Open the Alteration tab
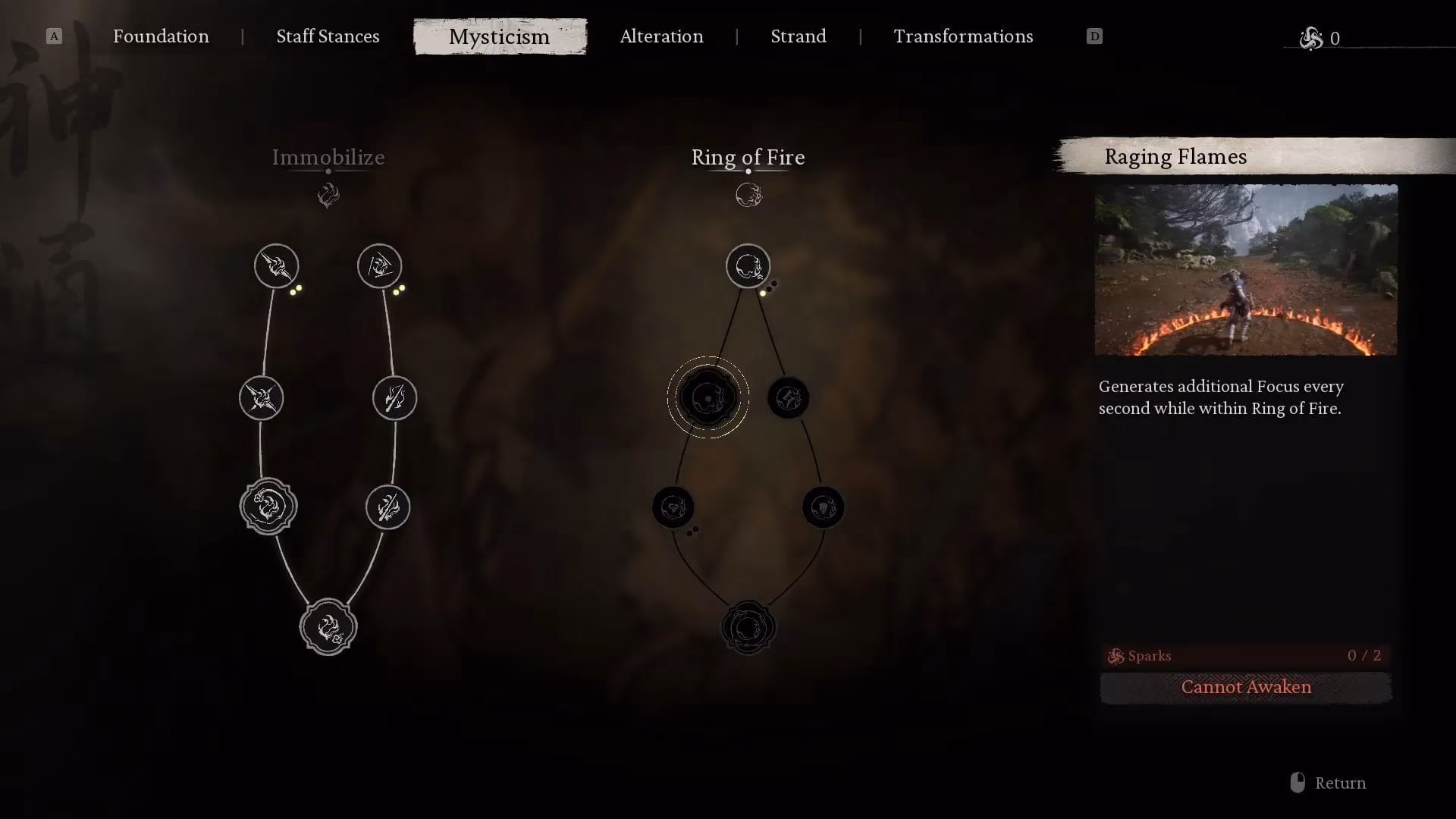 click(x=661, y=36)
